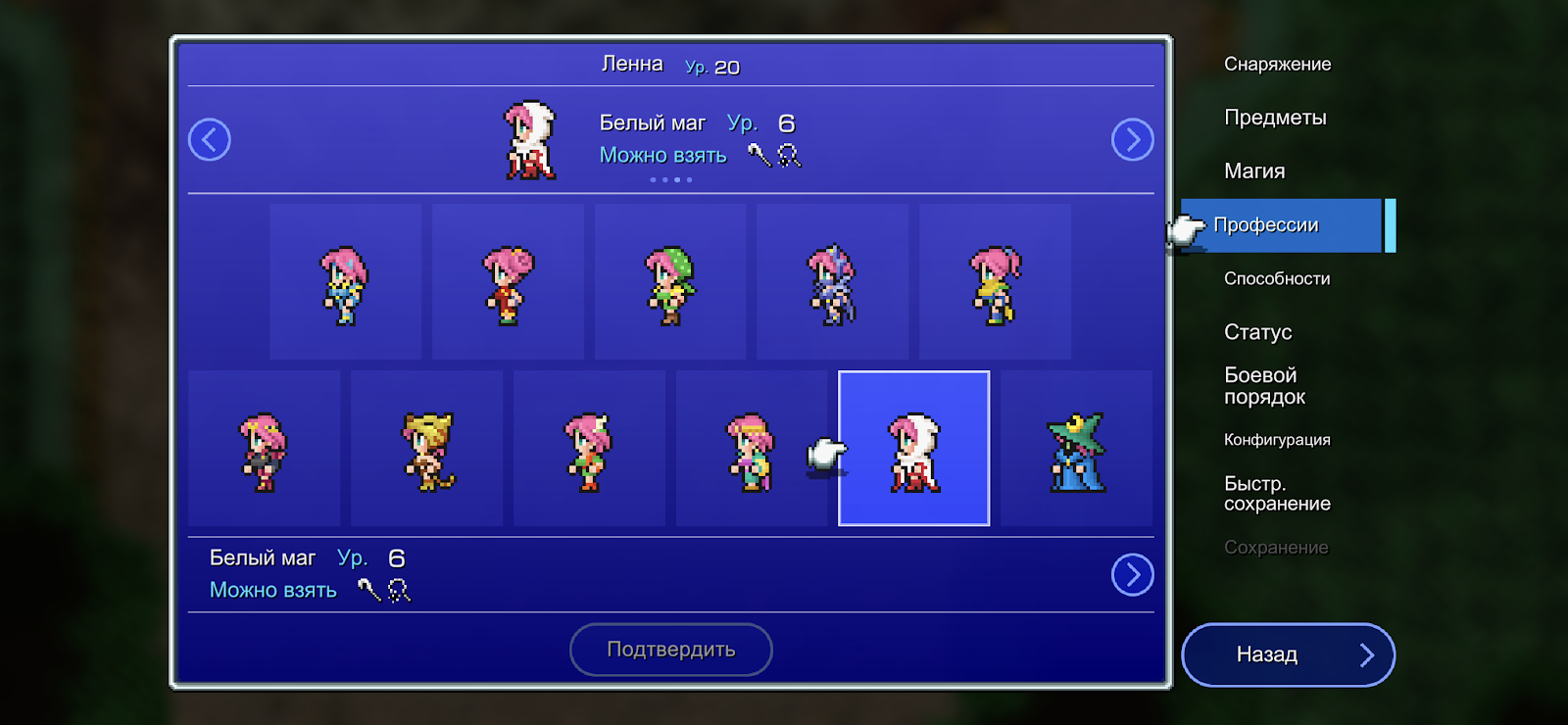Switch to previous character with left arrow

tap(210, 139)
